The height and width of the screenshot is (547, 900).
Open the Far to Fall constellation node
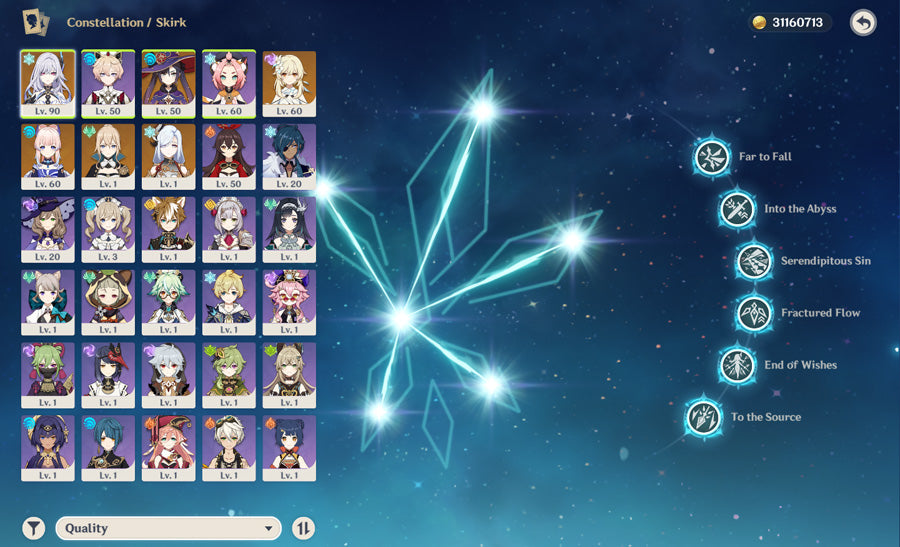coord(712,157)
